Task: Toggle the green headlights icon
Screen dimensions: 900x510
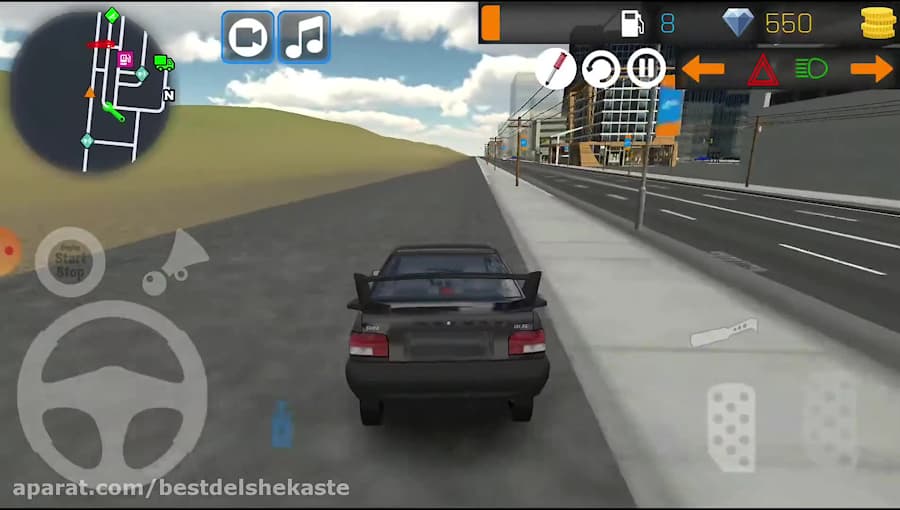Action: click(x=811, y=69)
